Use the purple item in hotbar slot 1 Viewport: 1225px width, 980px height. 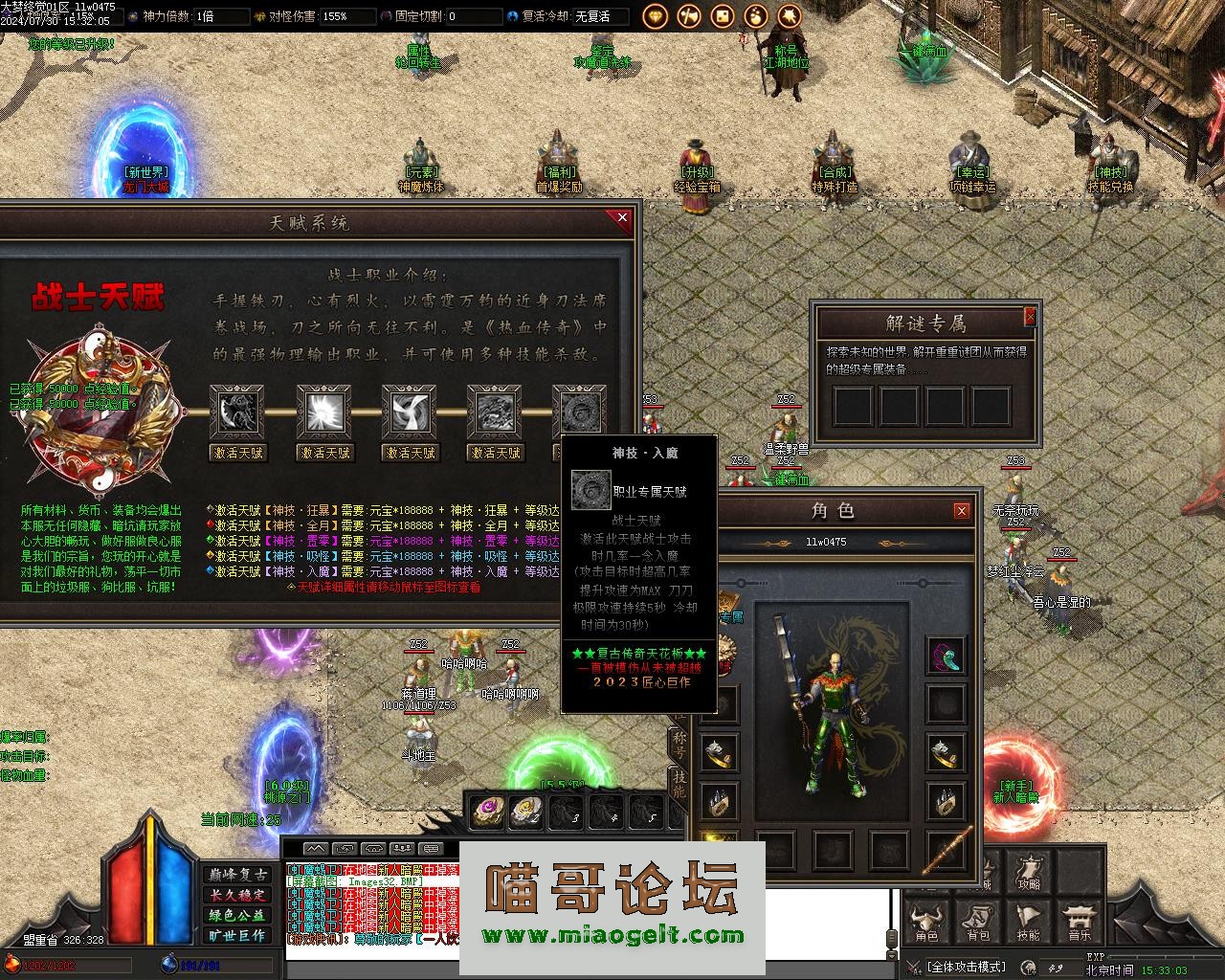click(x=488, y=812)
